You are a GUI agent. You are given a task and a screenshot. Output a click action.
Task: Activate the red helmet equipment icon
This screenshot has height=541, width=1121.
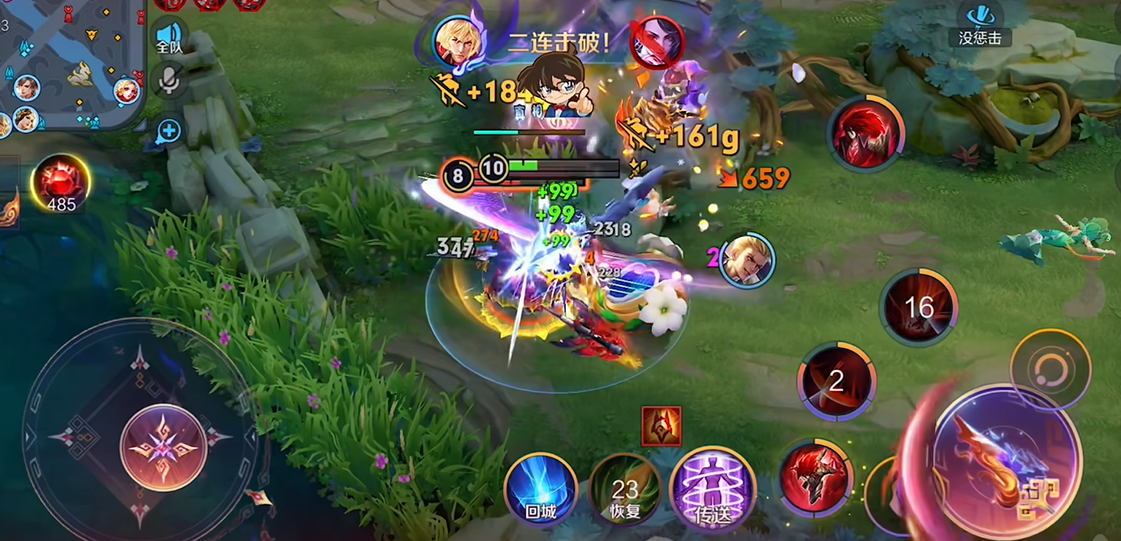click(x=661, y=426)
